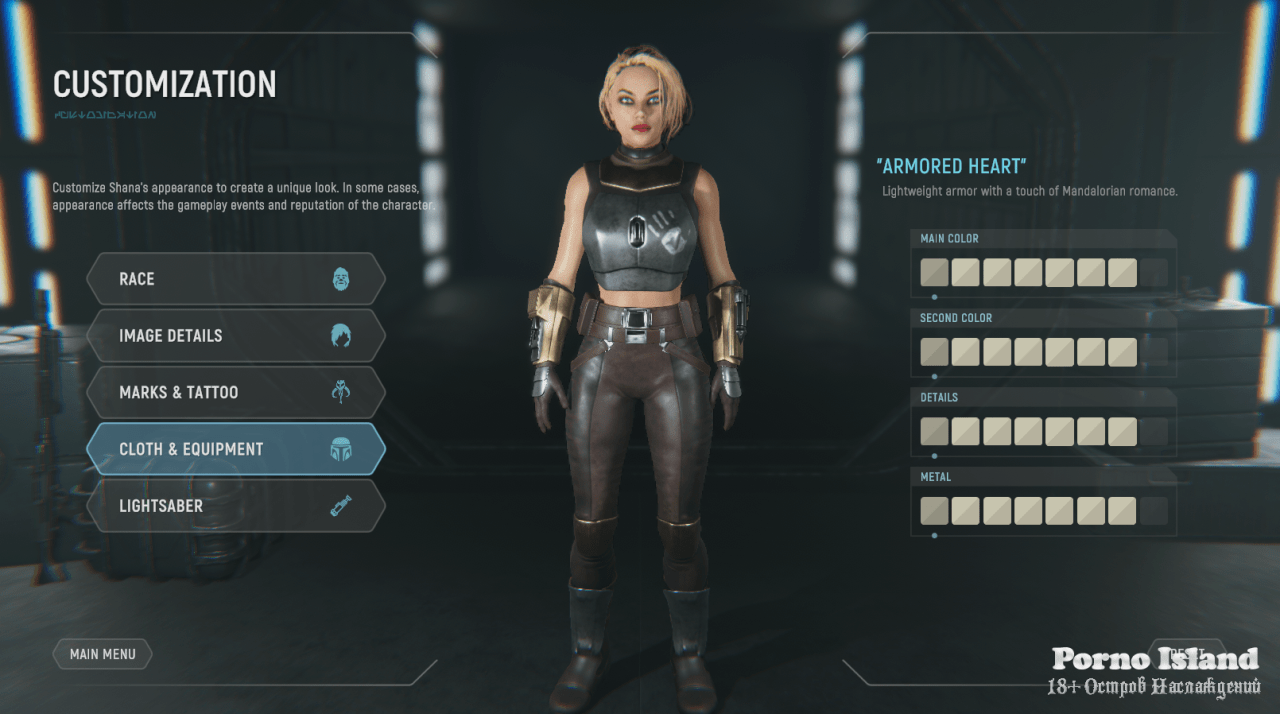Select the darker shaded Second Color swatch
Image resolution: width=1280 pixels, height=714 pixels.
pyautogui.click(x=934, y=352)
